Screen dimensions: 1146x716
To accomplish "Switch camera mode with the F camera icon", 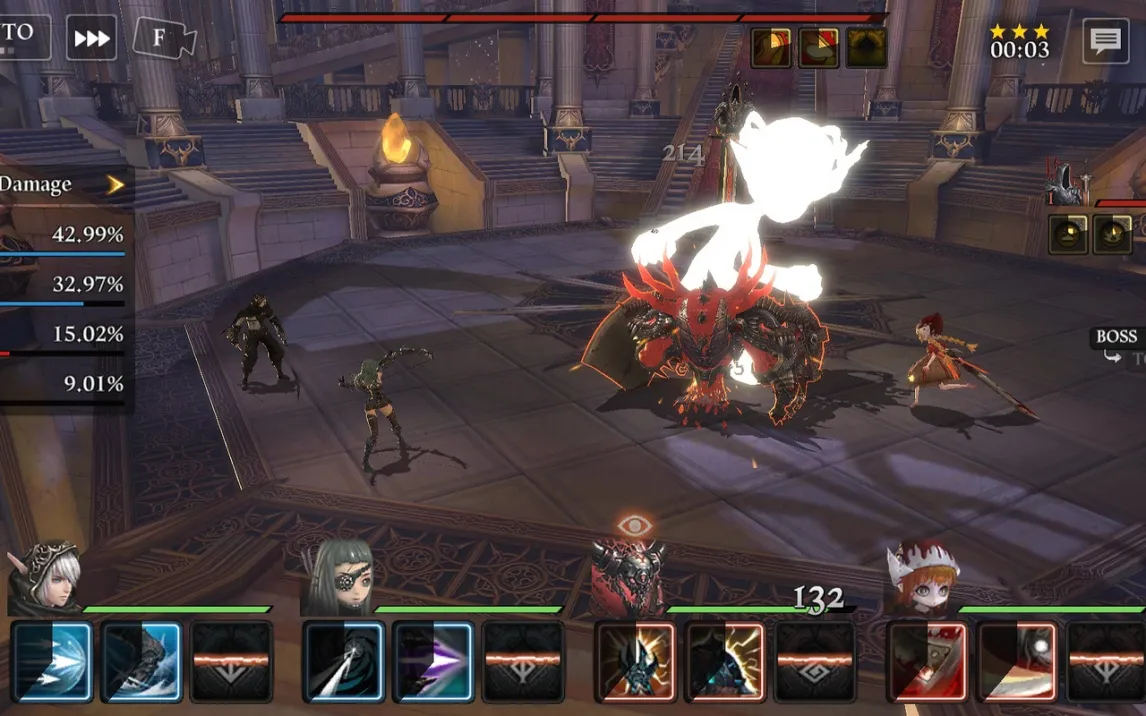I will 163,39.
